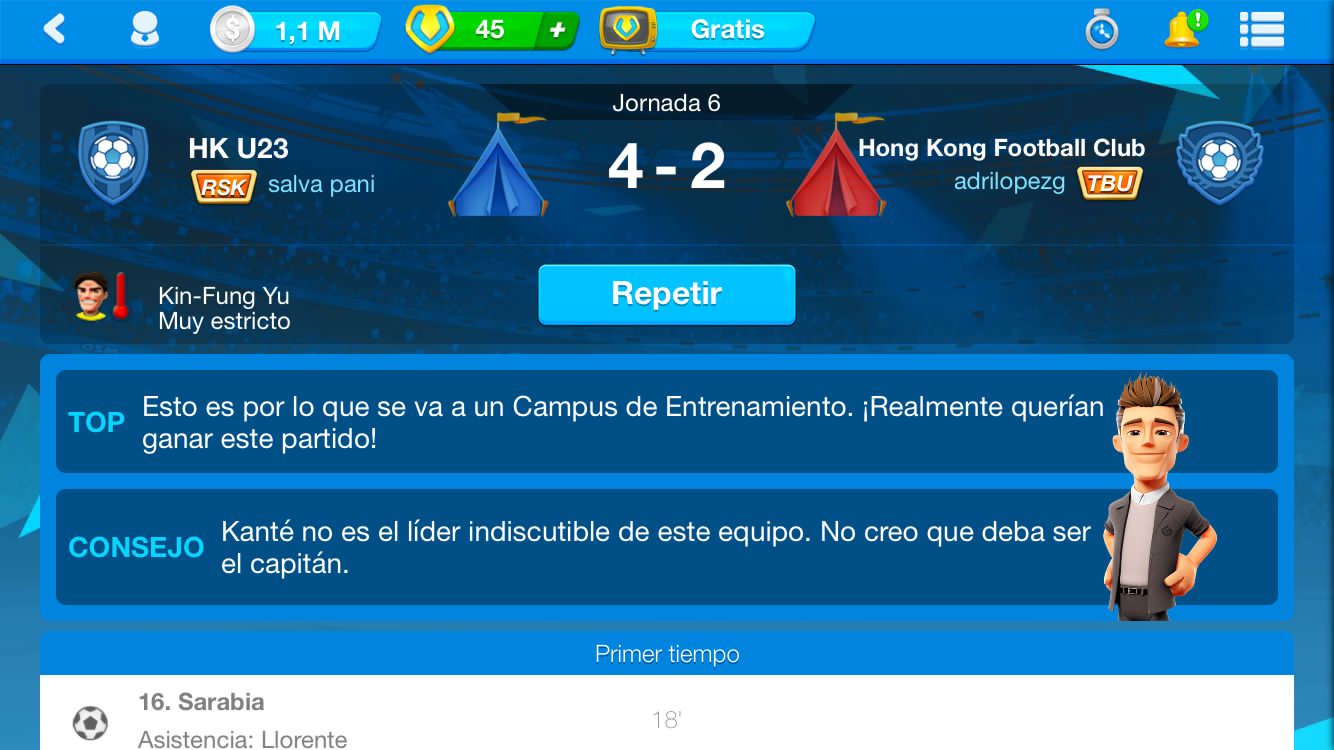Tap the referee Kin-Fung Yu icon
The height and width of the screenshot is (750, 1334).
(x=101, y=297)
